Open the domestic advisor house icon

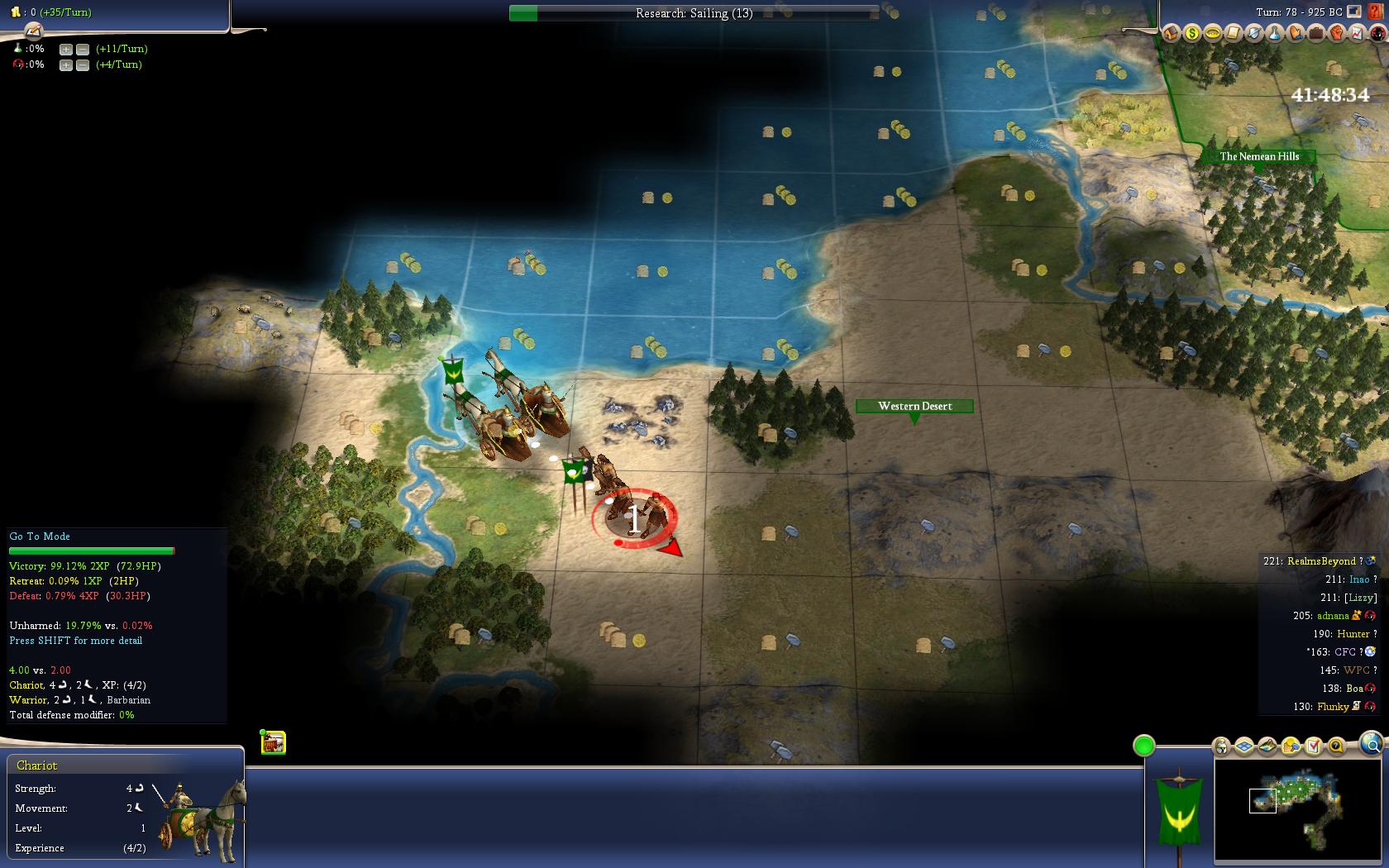tap(1171, 34)
